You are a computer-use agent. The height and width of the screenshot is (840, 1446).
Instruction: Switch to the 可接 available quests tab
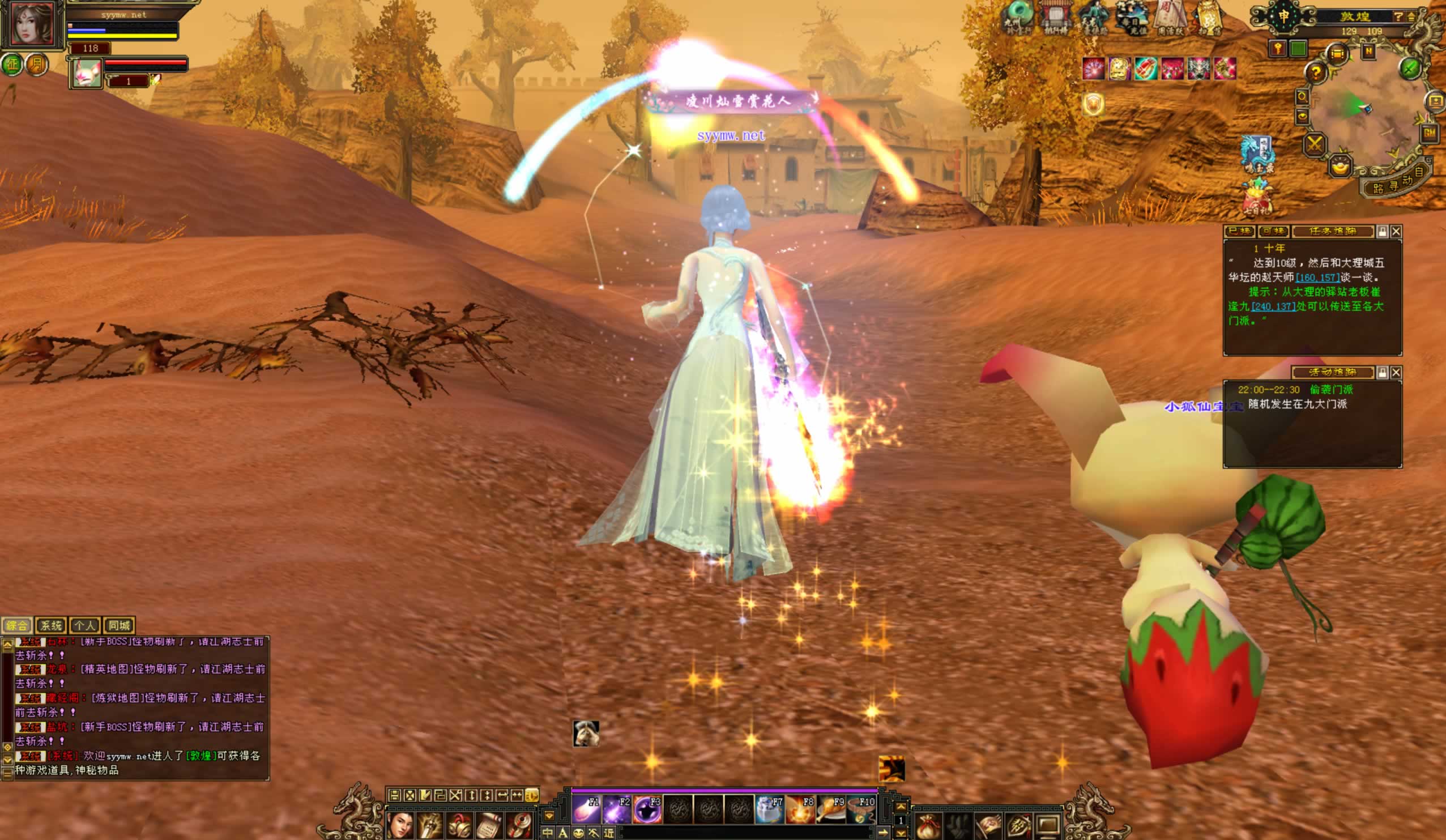coord(1273,231)
